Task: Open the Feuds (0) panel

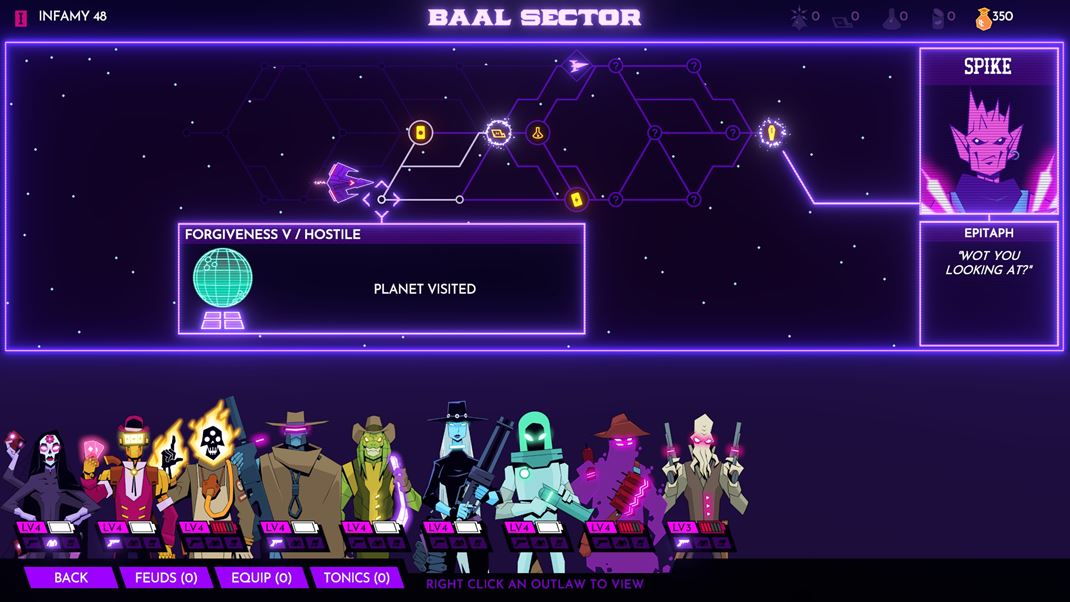Action: [166, 577]
